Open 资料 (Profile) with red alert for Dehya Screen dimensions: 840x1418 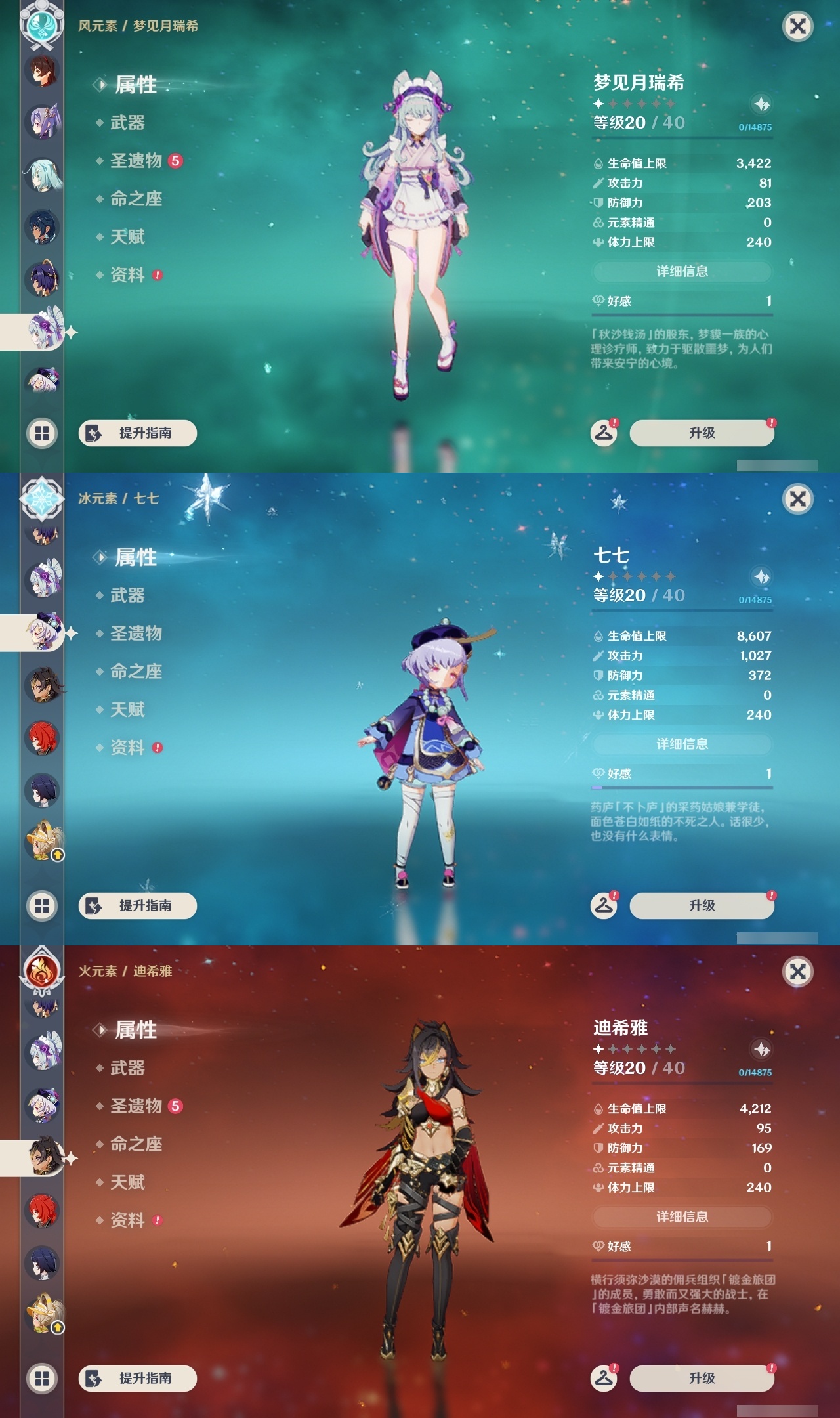coord(127,1219)
